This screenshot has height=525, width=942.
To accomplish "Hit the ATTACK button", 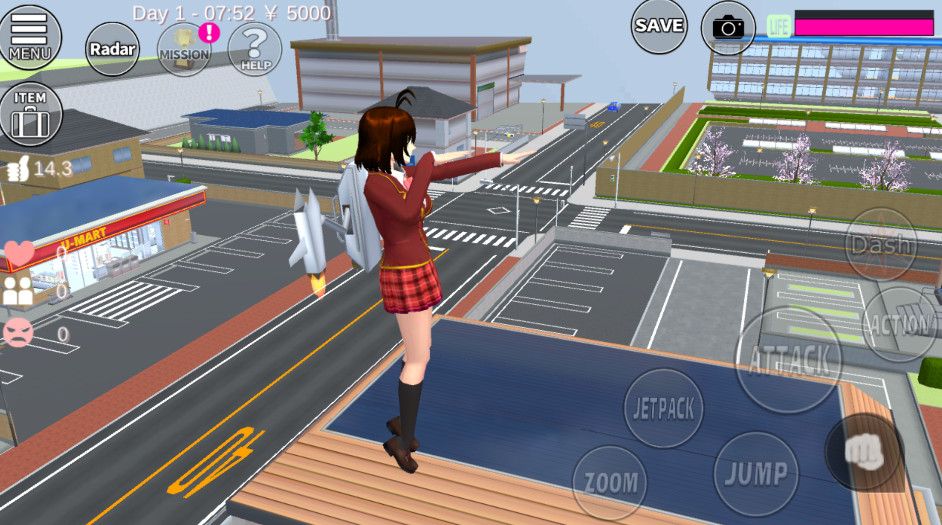I will (x=789, y=359).
